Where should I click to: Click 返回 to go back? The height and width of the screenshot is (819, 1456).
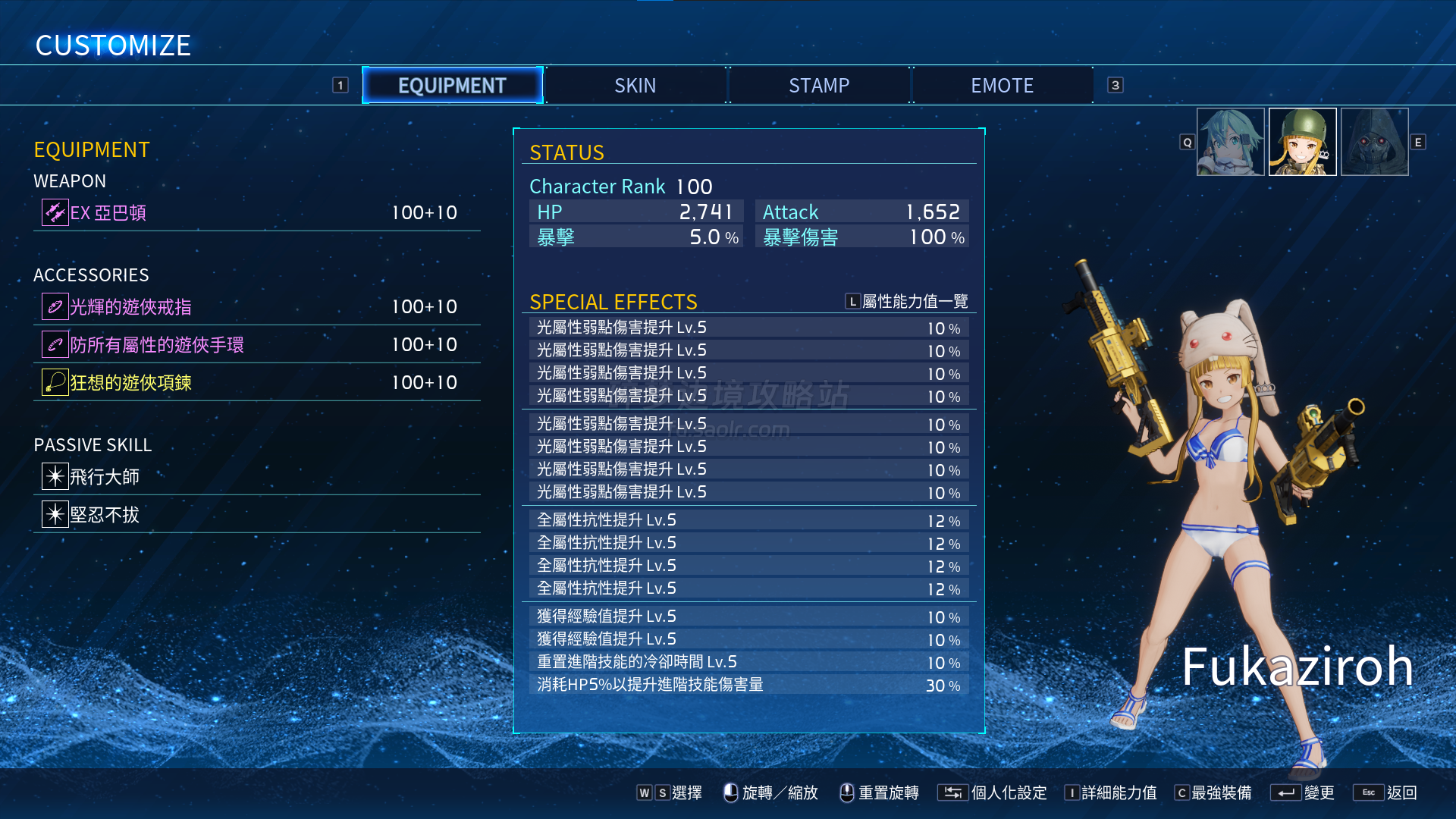1386,792
